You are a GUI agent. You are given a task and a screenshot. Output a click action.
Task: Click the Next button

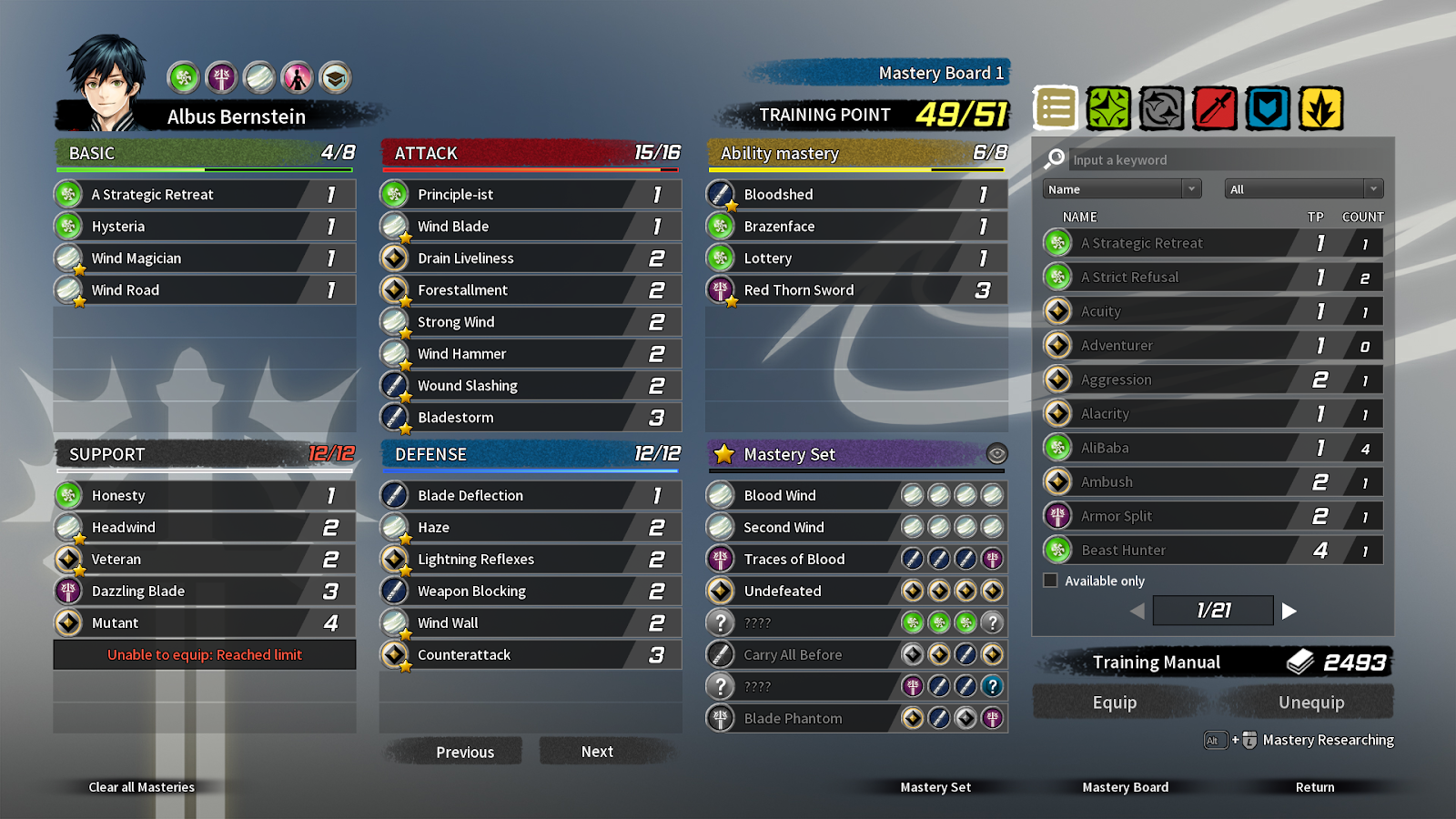(x=597, y=752)
